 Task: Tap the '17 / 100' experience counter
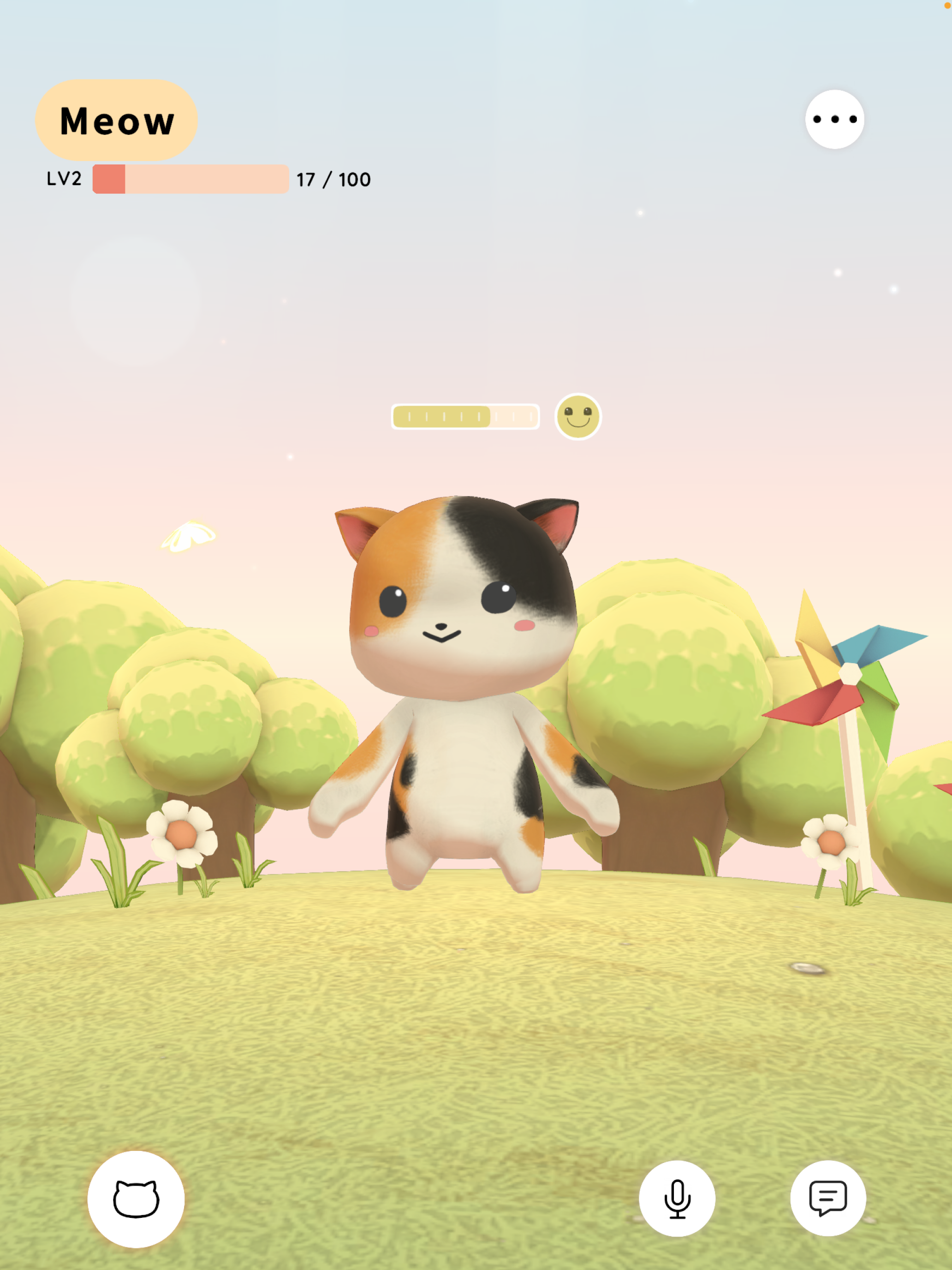pos(333,180)
